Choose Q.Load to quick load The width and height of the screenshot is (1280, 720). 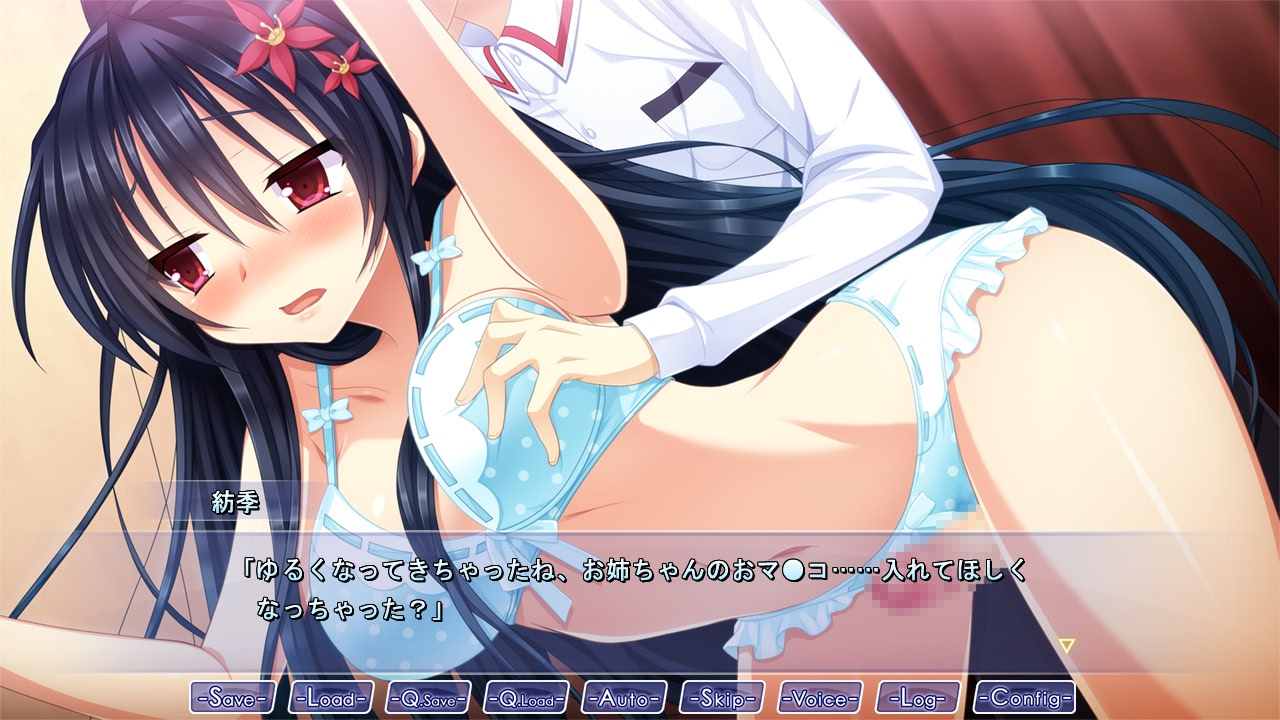point(526,697)
